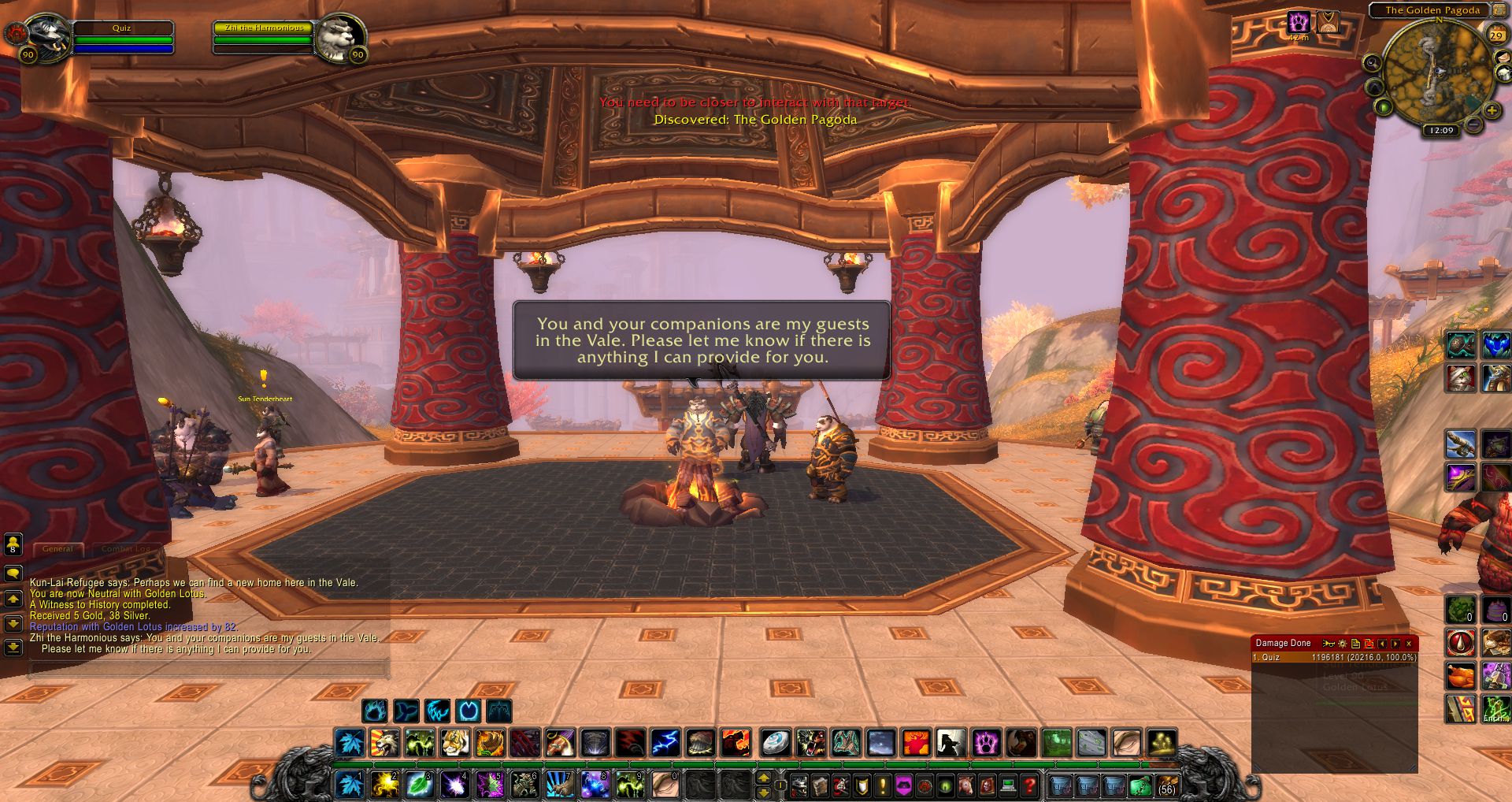Image resolution: width=1512 pixels, height=802 pixels.
Task: Open the Damage Done meter settings gear
Action: click(1343, 644)
